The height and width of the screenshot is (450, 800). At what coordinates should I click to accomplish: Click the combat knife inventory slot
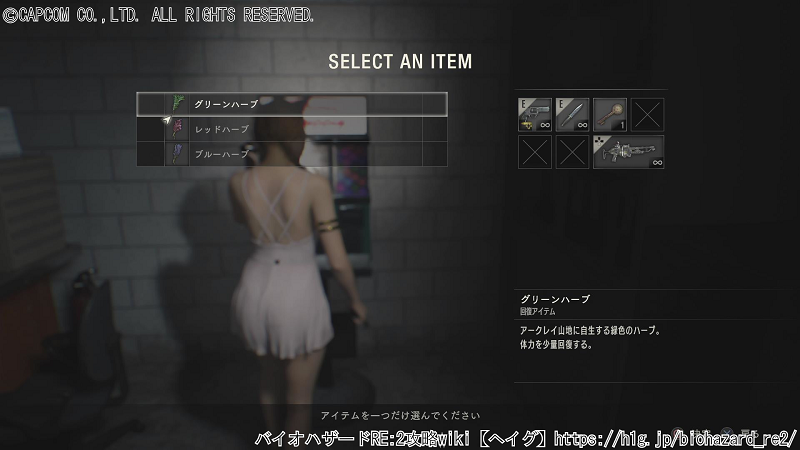pyautogui.click(x=572, y=115)
